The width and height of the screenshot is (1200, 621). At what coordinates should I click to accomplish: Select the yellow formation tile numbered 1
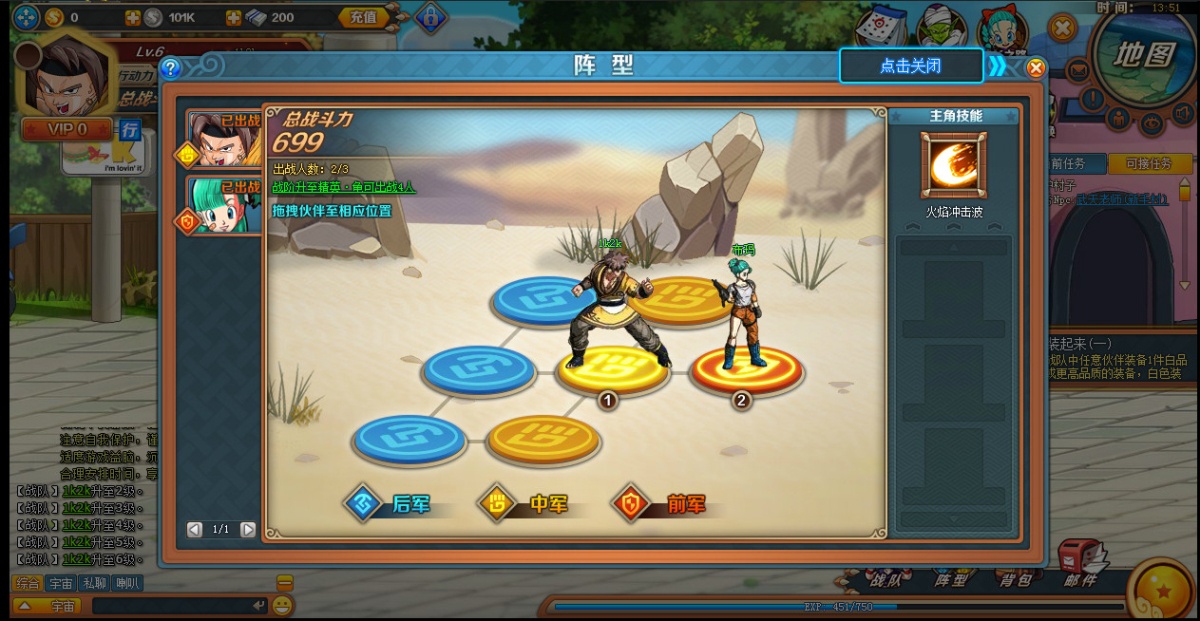[612, 370]
